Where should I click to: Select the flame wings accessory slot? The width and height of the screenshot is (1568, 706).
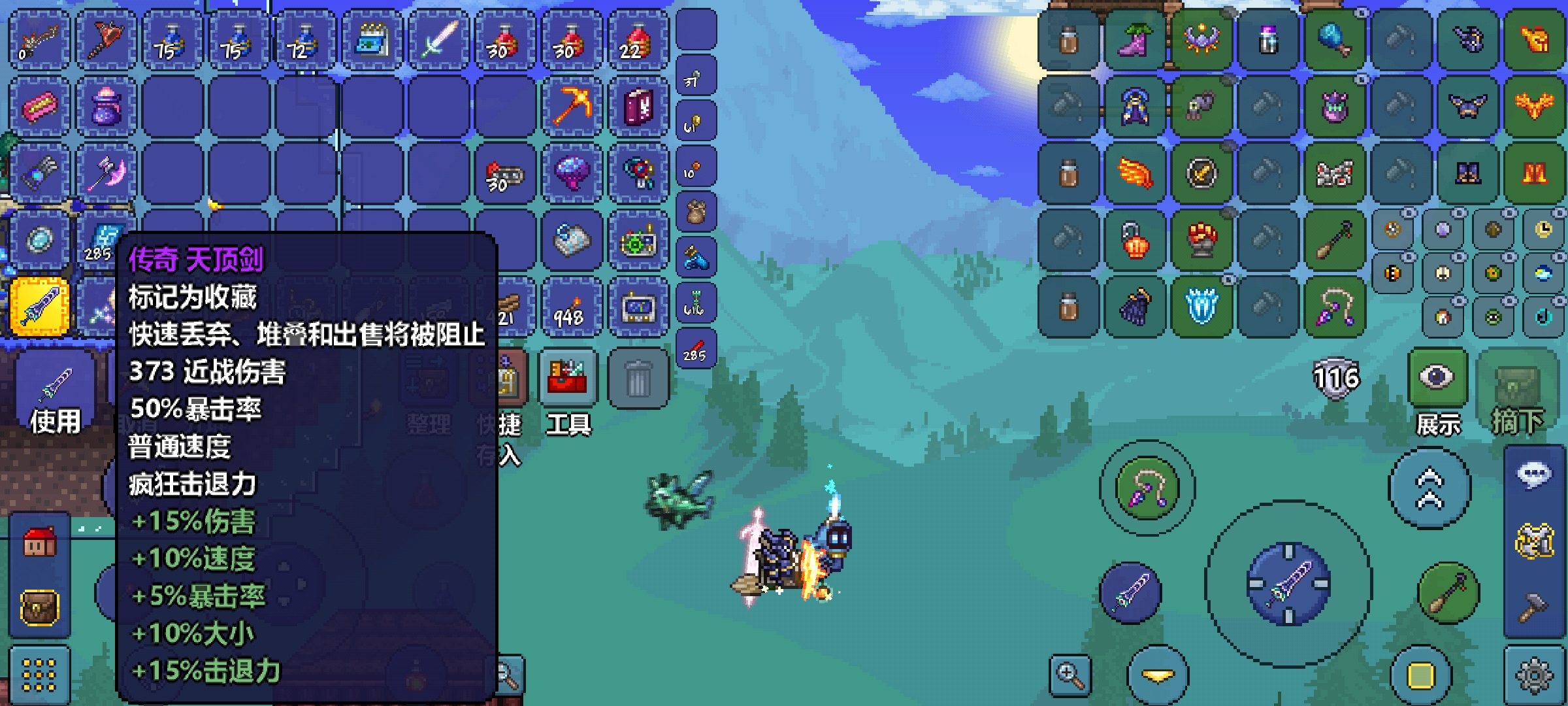[x=1135, y=173]
